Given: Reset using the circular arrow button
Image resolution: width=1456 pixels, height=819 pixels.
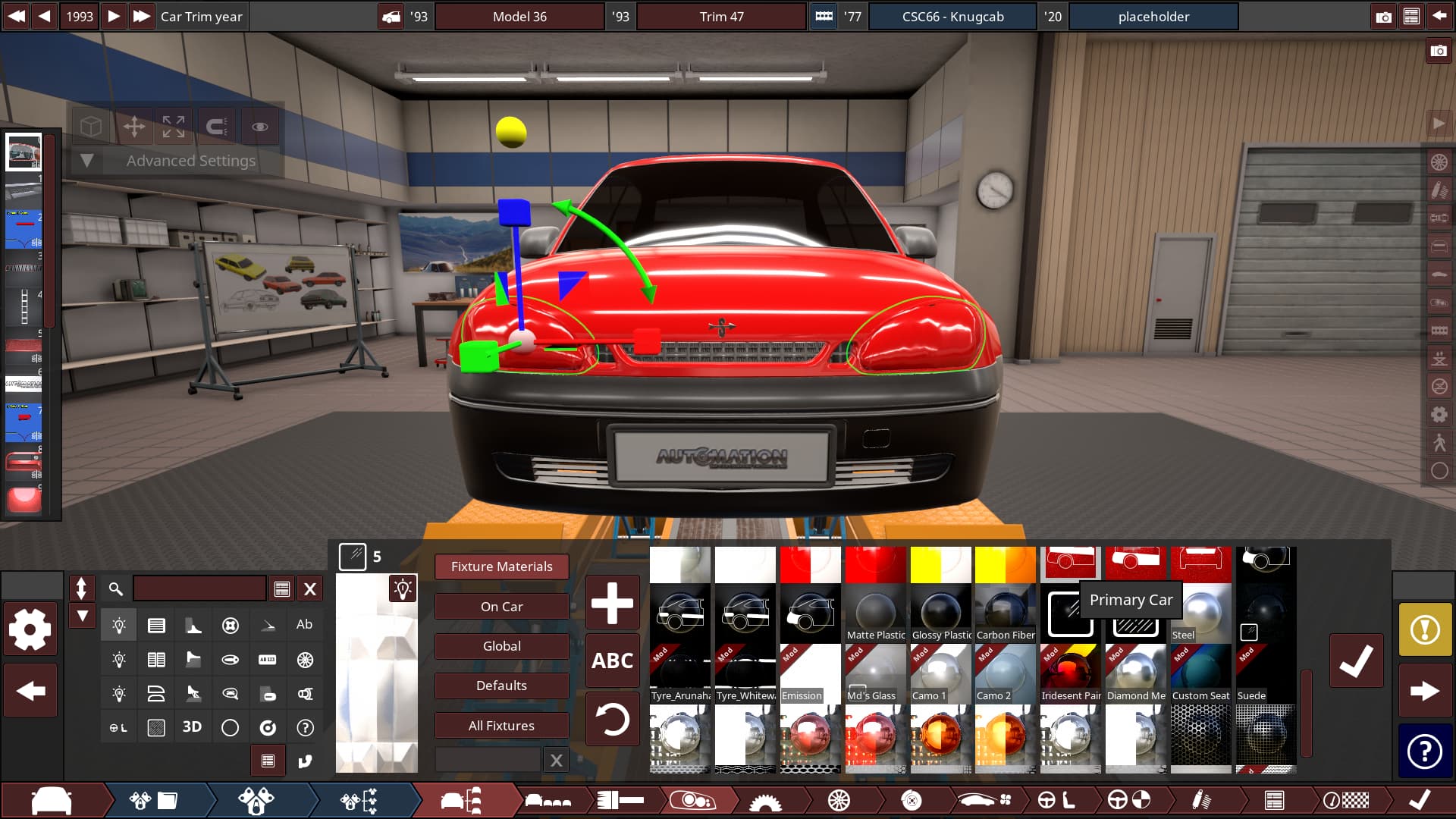Looking at the screenshot, I should click(x=612, y=719).
